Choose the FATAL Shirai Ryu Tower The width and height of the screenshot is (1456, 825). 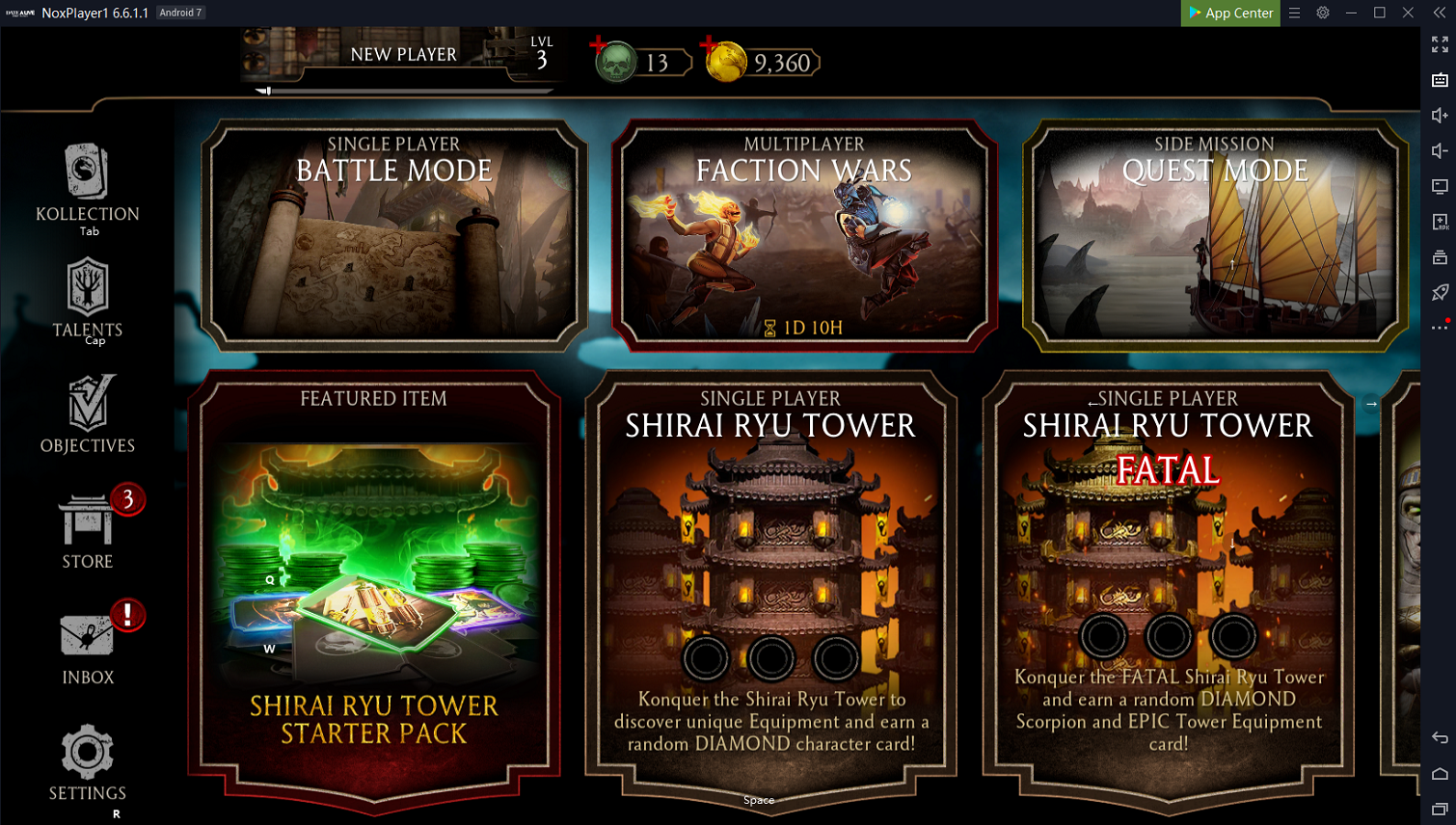[x=1168, y=588]
